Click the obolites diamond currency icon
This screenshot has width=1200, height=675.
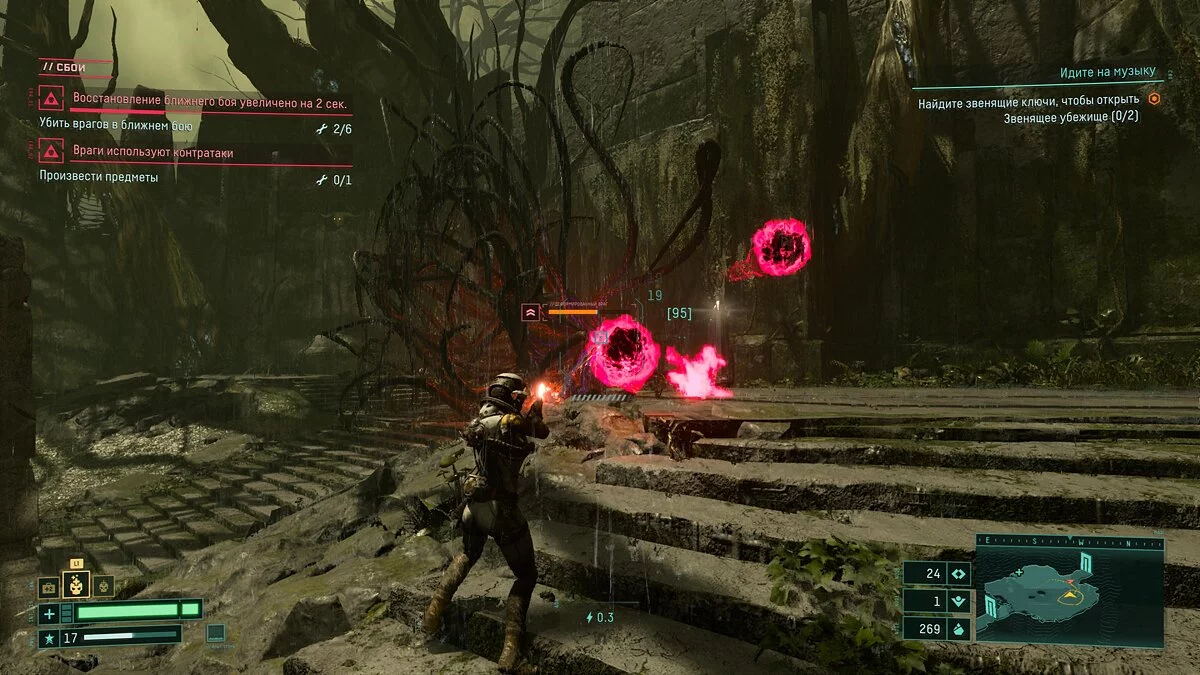958,574
